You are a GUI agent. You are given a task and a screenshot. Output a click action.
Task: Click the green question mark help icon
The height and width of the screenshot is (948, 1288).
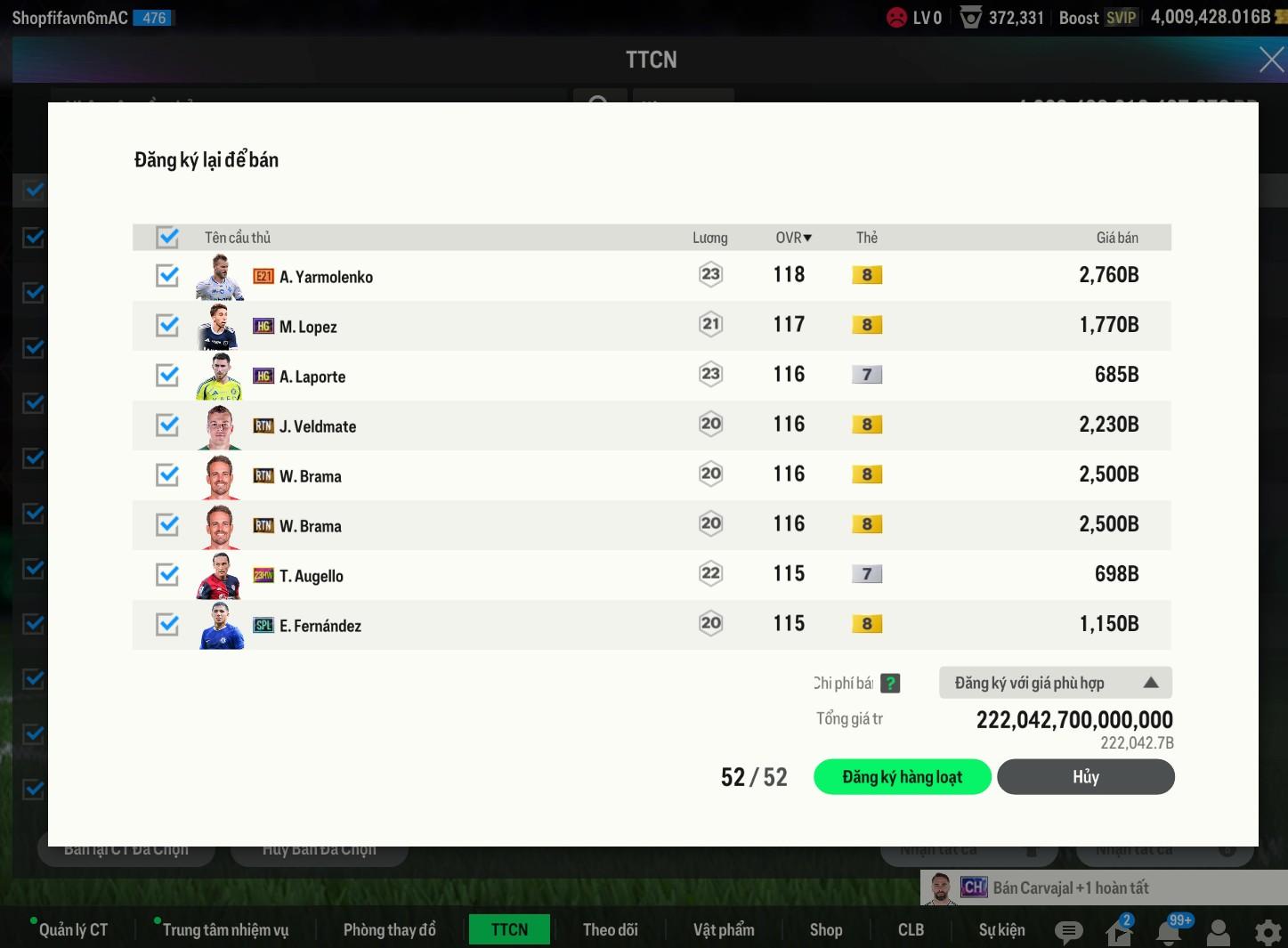pos(890,684)
